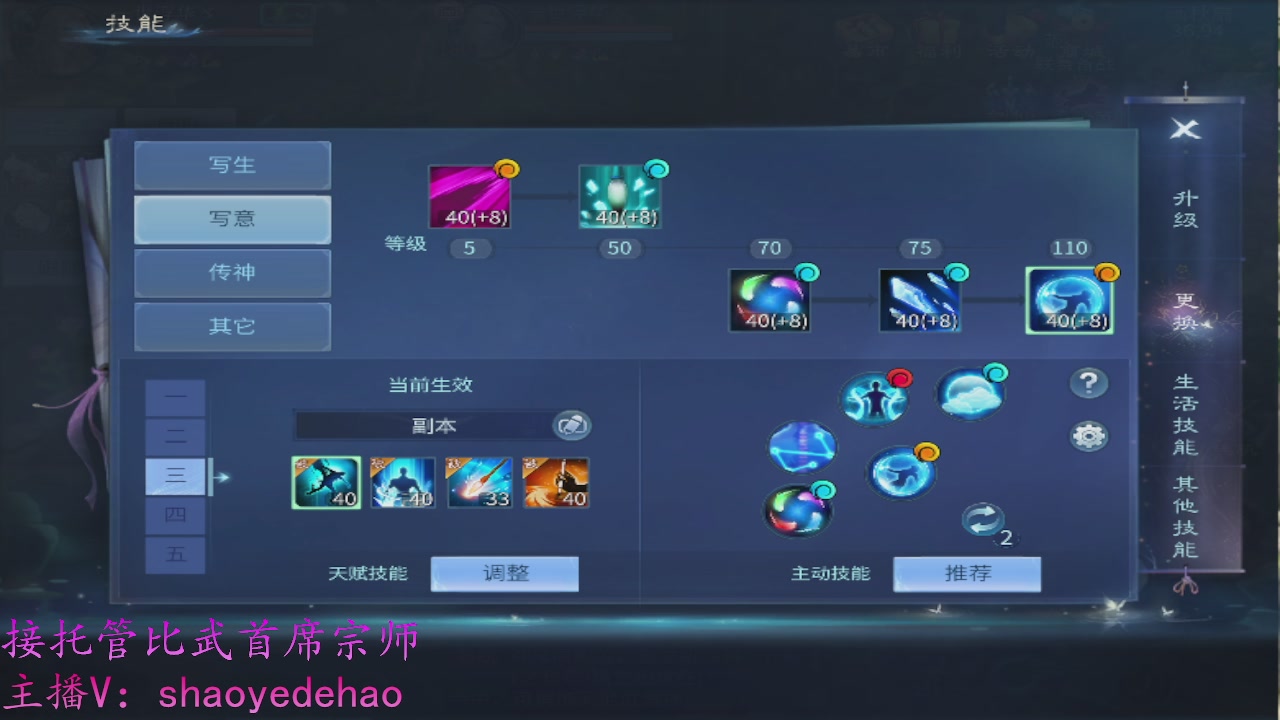Click the rainbow spiral active skill
This screenshot has height=720, width=1280.
[x=797, y=509]
